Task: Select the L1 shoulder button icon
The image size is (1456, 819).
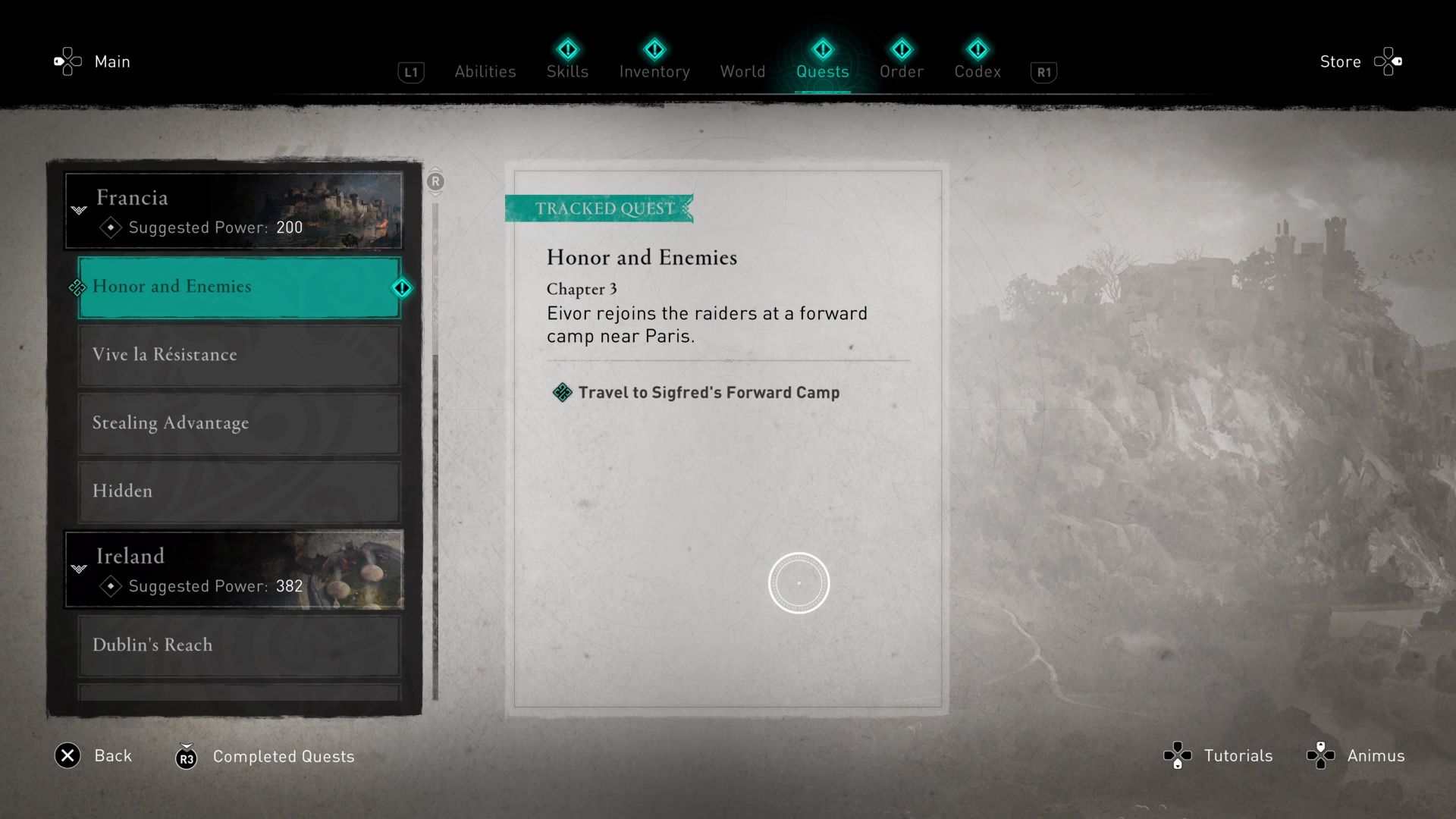Action: tap(410, 72)
